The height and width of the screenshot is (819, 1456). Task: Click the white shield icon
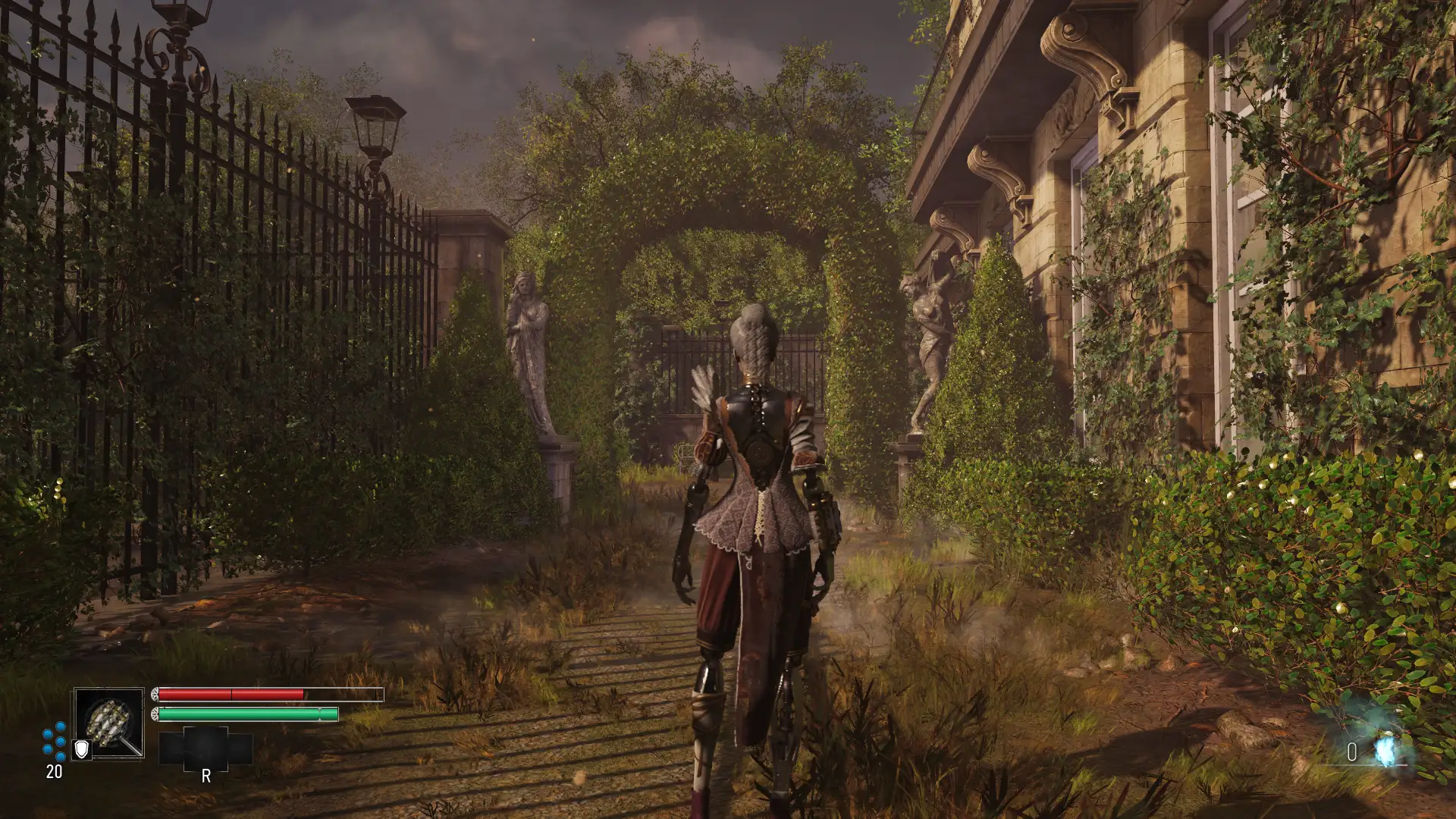click(x=81, y=750)
